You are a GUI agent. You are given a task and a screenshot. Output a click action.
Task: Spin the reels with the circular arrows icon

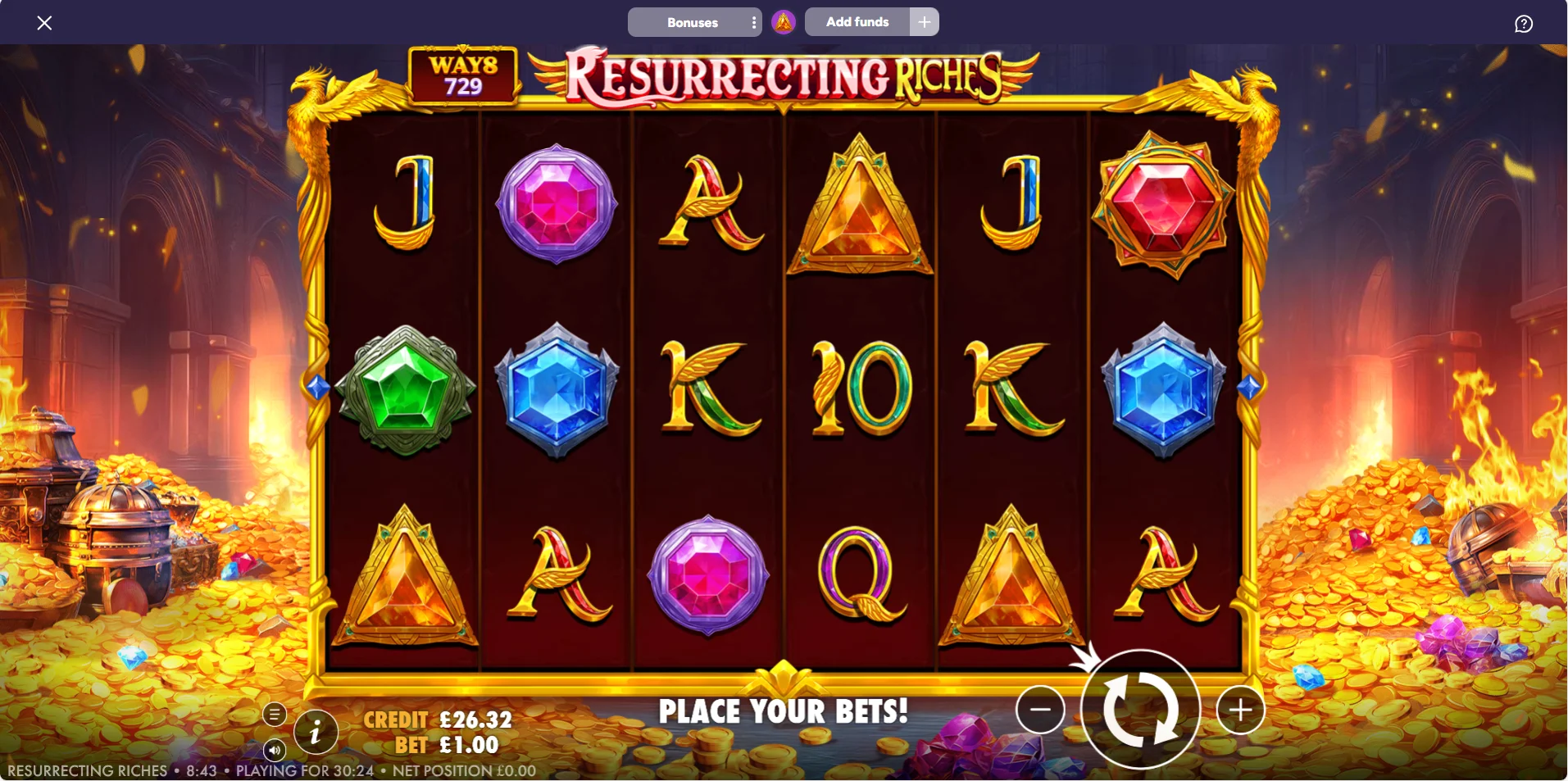1143,710
